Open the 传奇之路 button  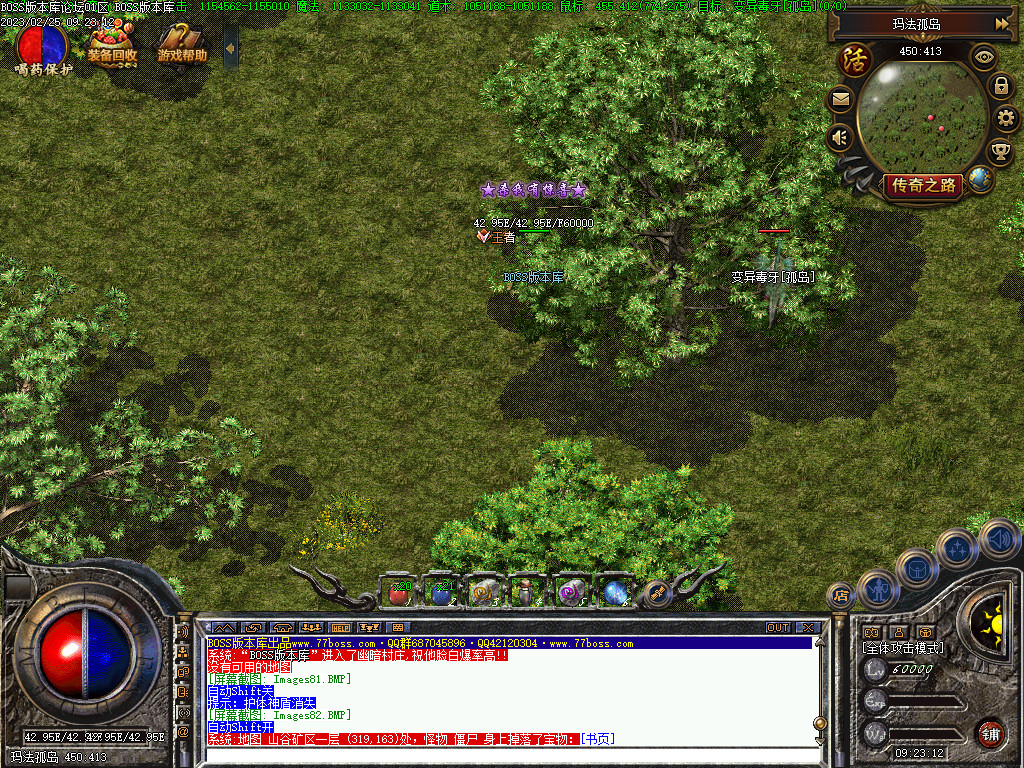click(x=922, y=185)
